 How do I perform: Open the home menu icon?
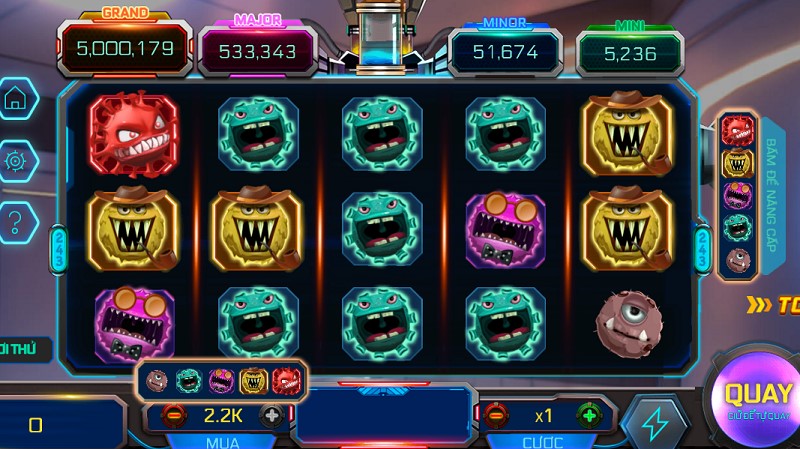(x=16, y=99)
